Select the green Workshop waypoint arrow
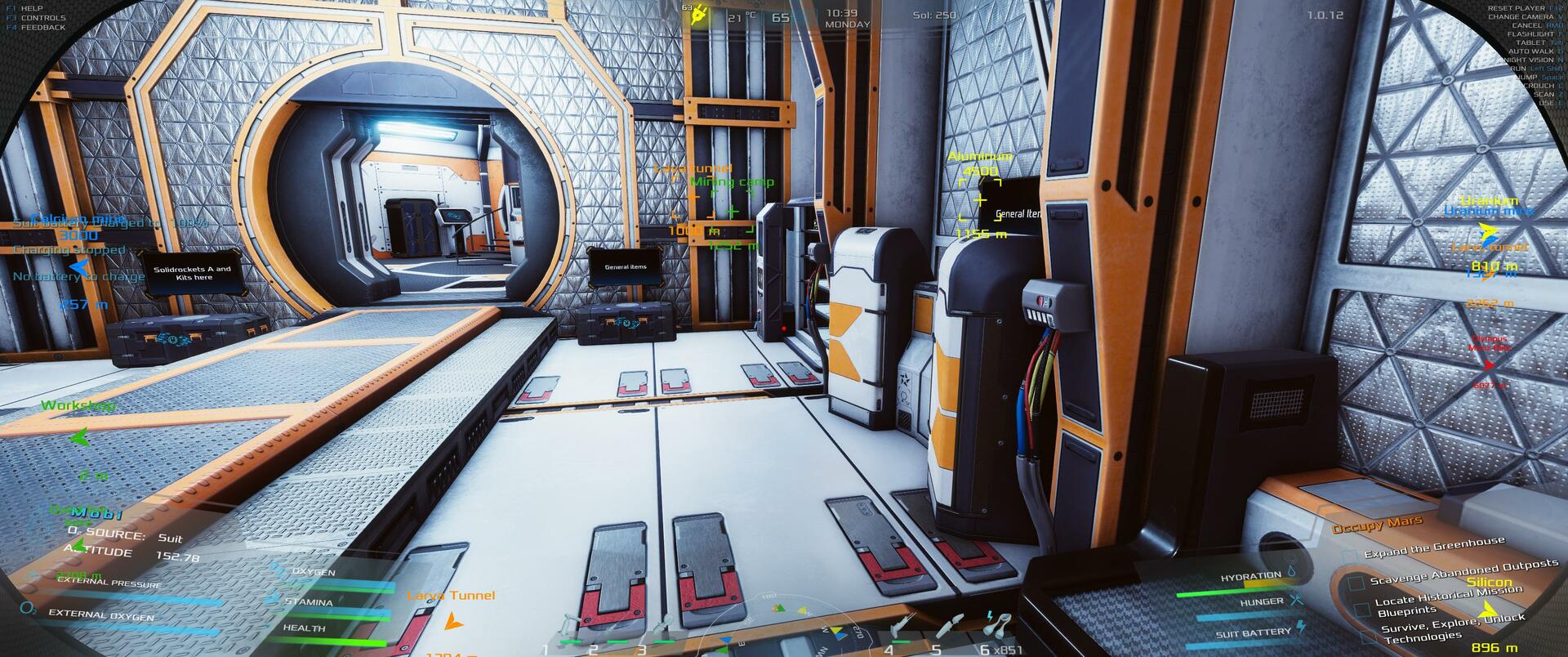 (x=79, y=438)
